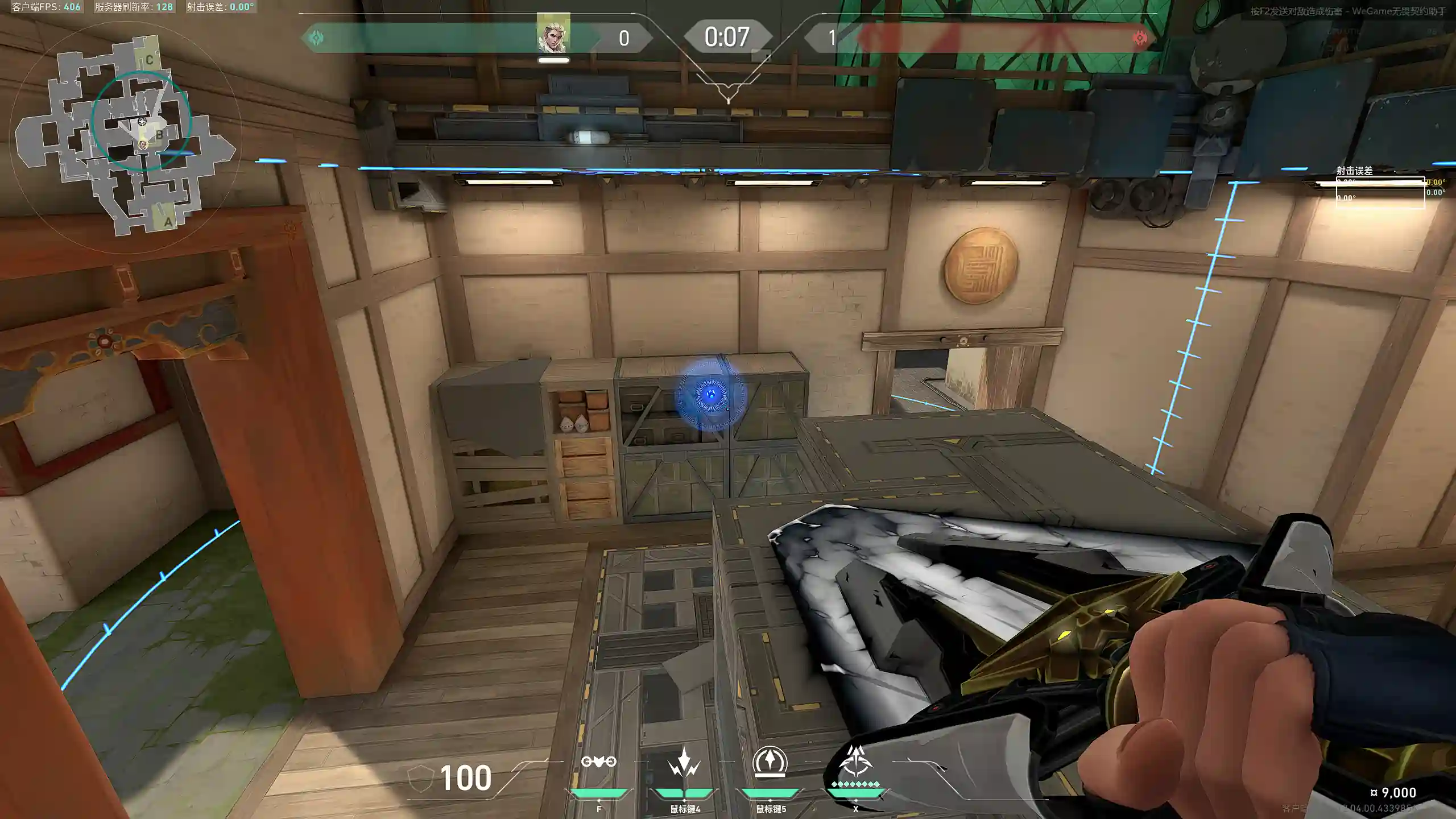Activate the Hunter's Fury ultimate icon
The image size is (1456, 819).
pyautogui.click(x=855, y=762)
